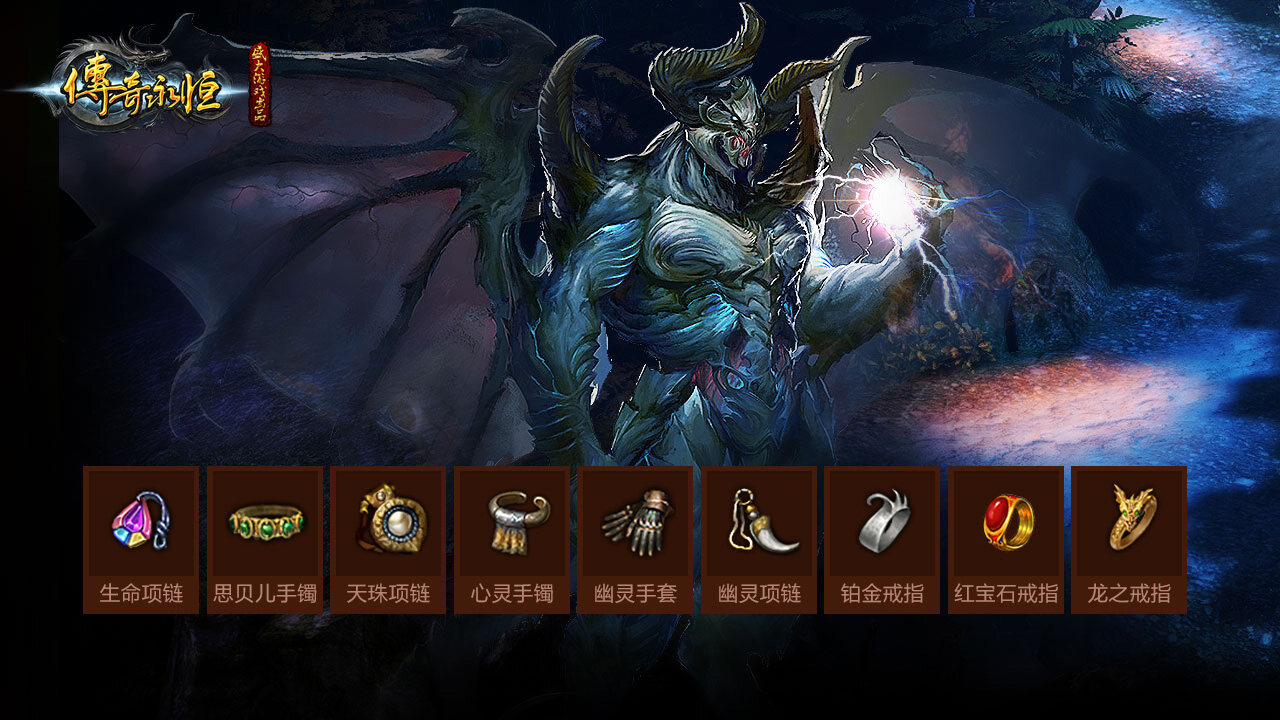
Task: Click the 幽灵项链 fang necklace tile
Action: [759, 539]
